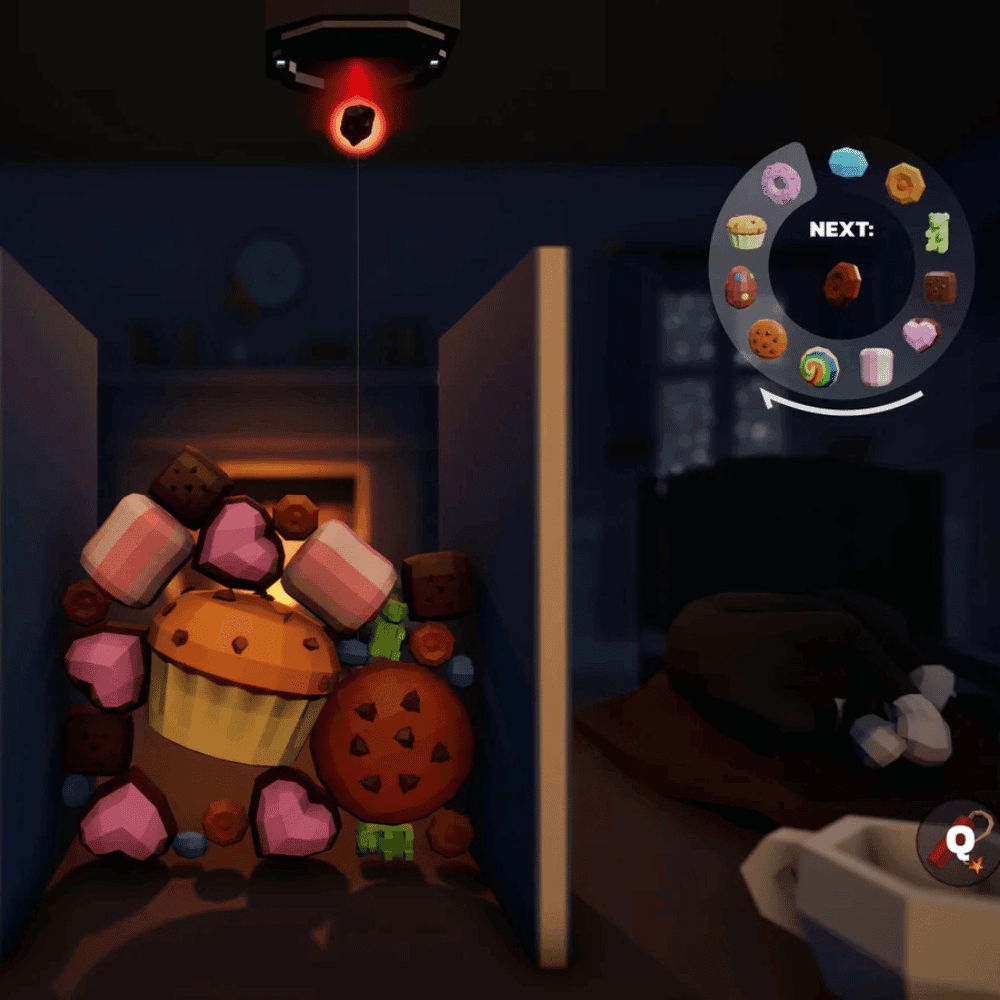Select the pink frosted donut in the ring

781,183
